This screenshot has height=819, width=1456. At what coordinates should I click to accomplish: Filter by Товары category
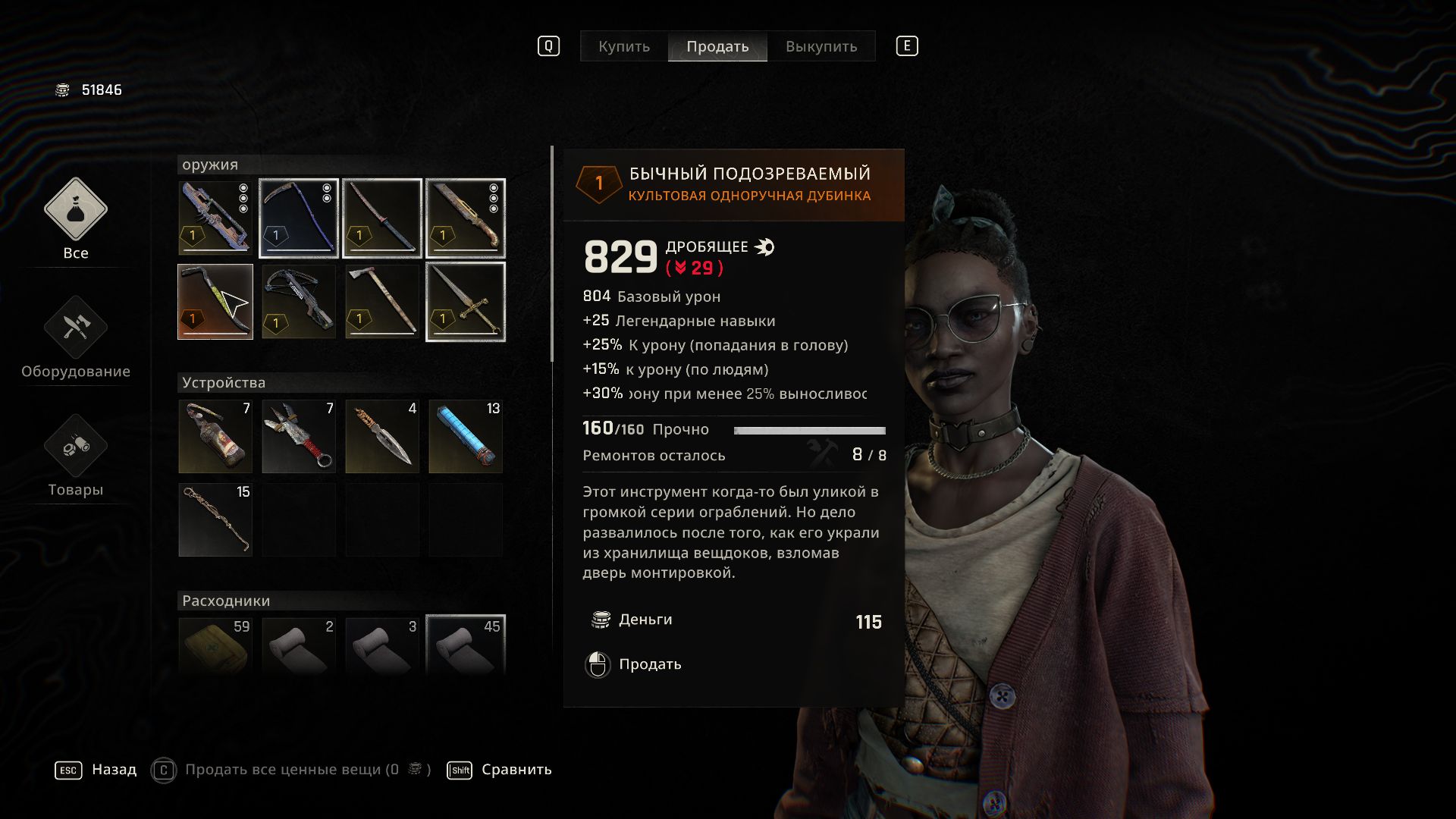[x=75, y=456]
